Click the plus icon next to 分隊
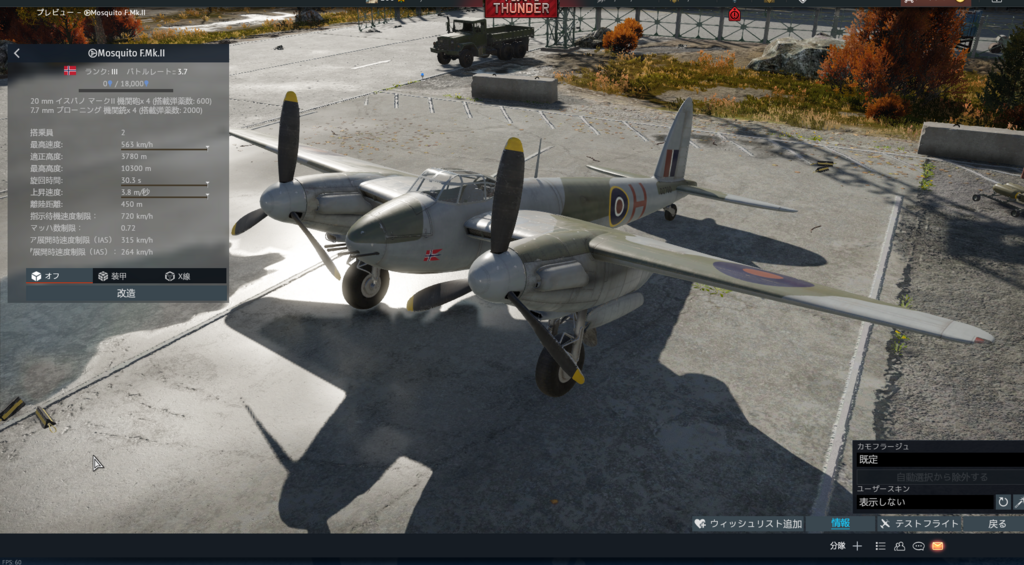 pos(857,546)
